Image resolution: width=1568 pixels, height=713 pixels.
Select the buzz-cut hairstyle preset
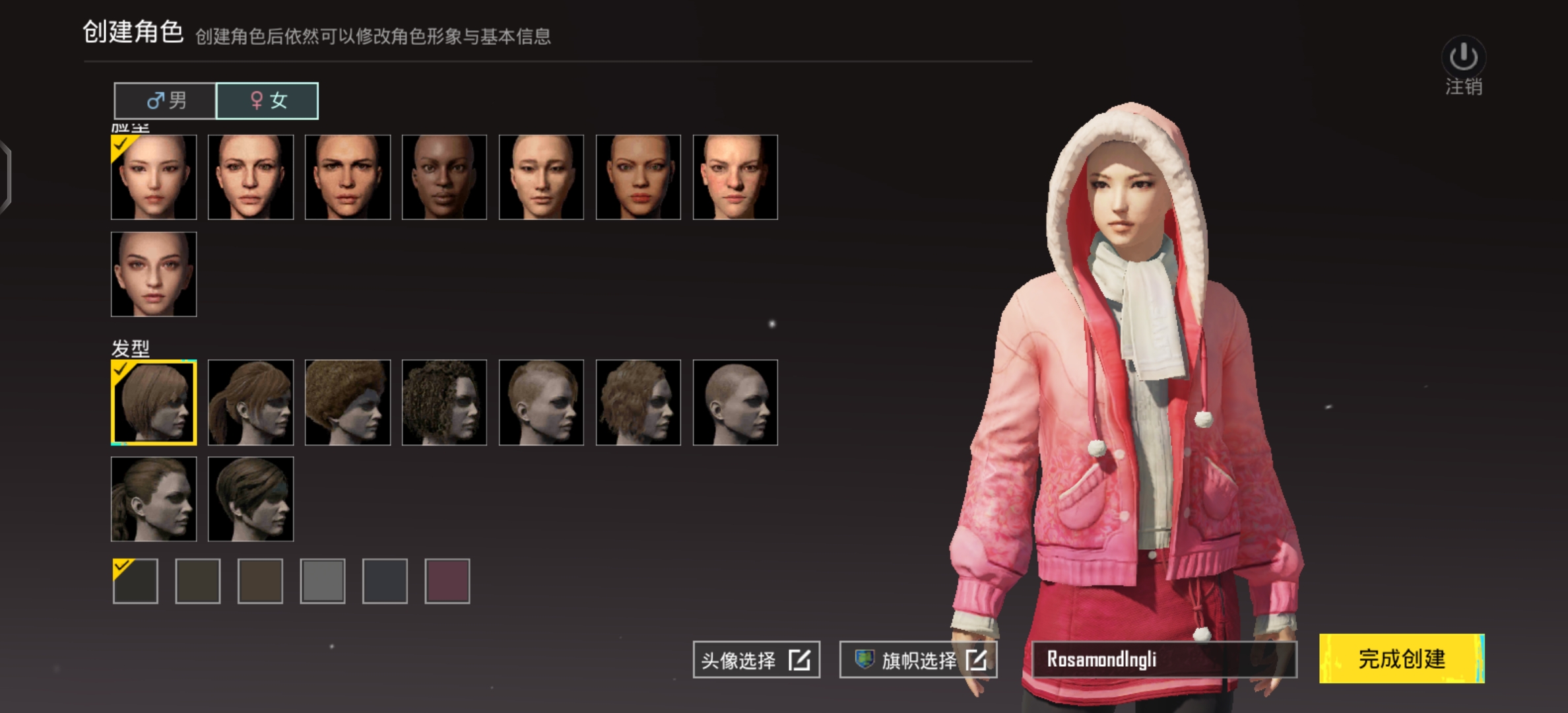(735, 403)
